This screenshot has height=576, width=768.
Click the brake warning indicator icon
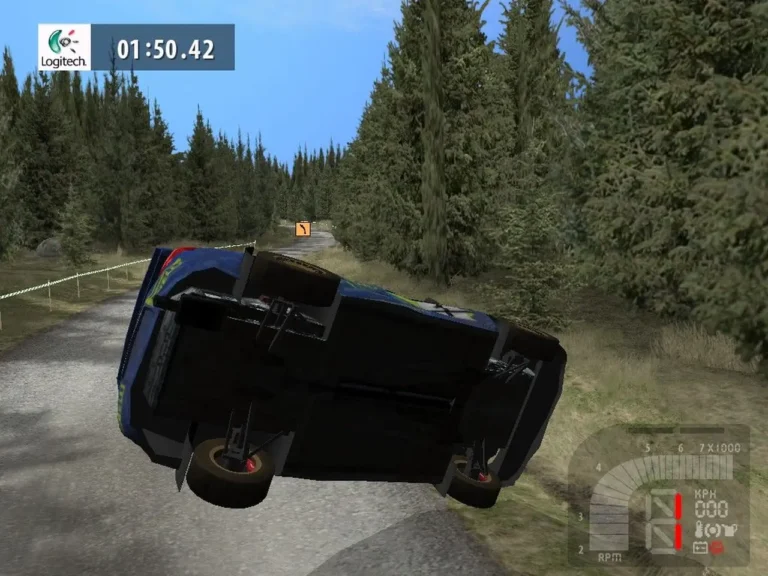click(713, 529)
